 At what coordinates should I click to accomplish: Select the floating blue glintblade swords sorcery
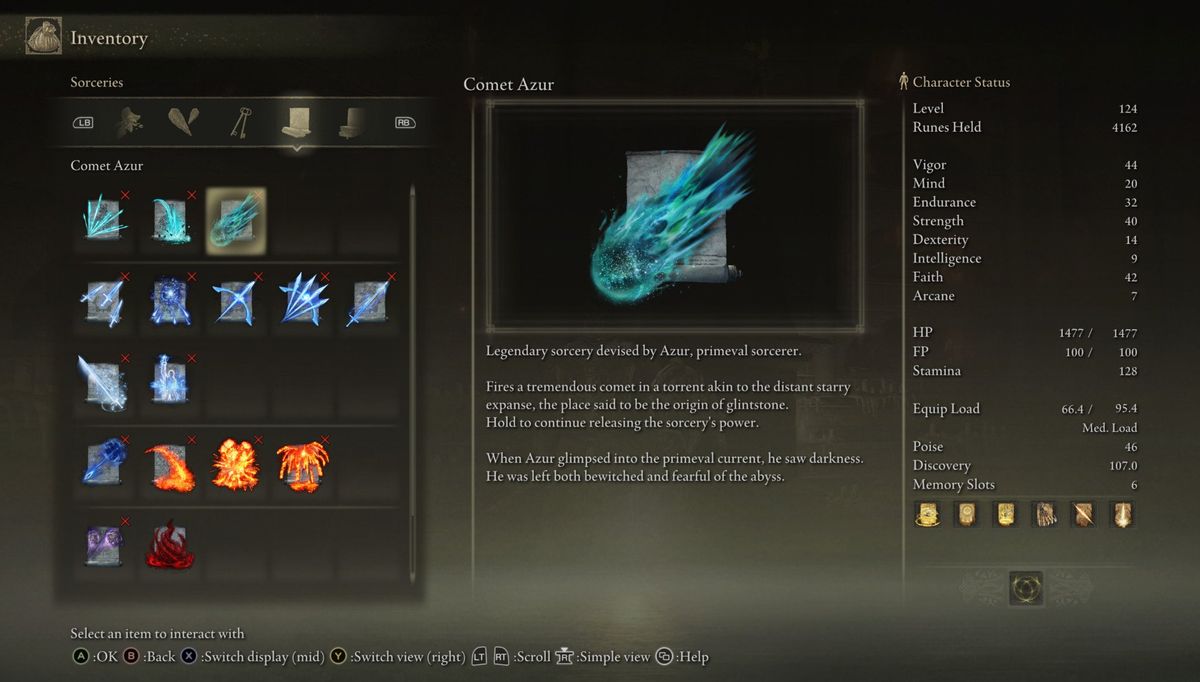104,302
